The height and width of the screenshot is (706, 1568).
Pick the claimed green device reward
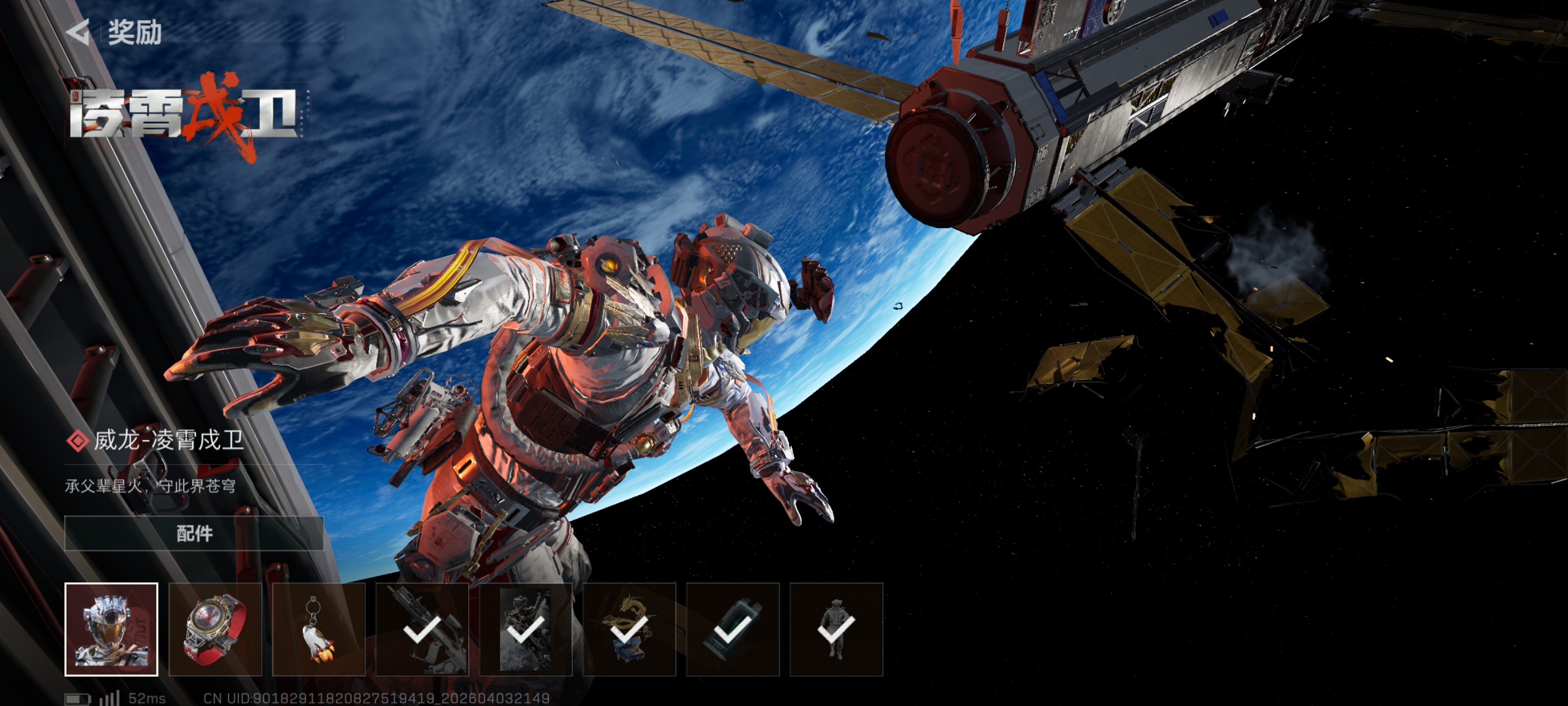[x=732, y=629]
